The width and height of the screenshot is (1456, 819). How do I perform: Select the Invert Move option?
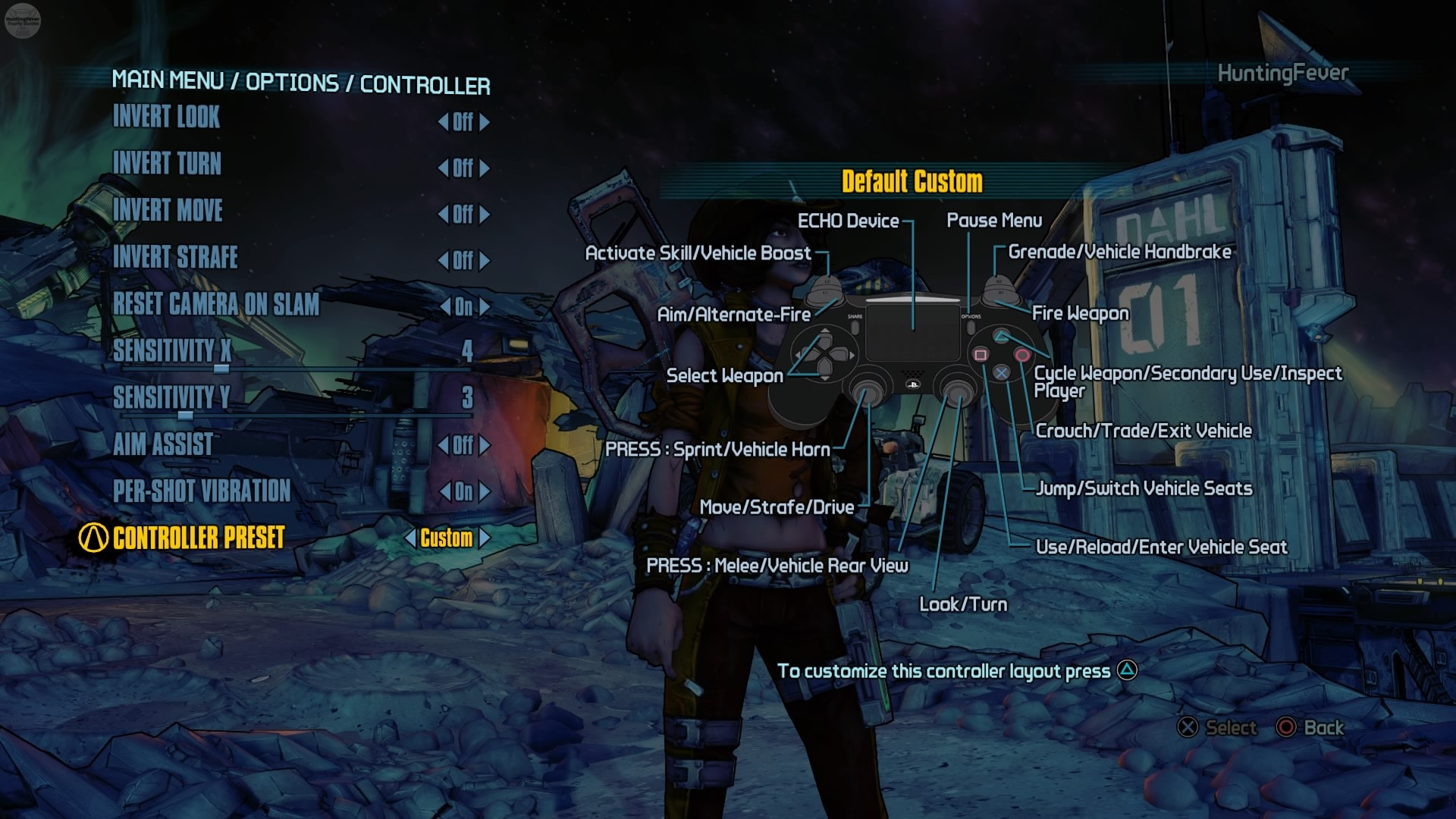[168, 211]
